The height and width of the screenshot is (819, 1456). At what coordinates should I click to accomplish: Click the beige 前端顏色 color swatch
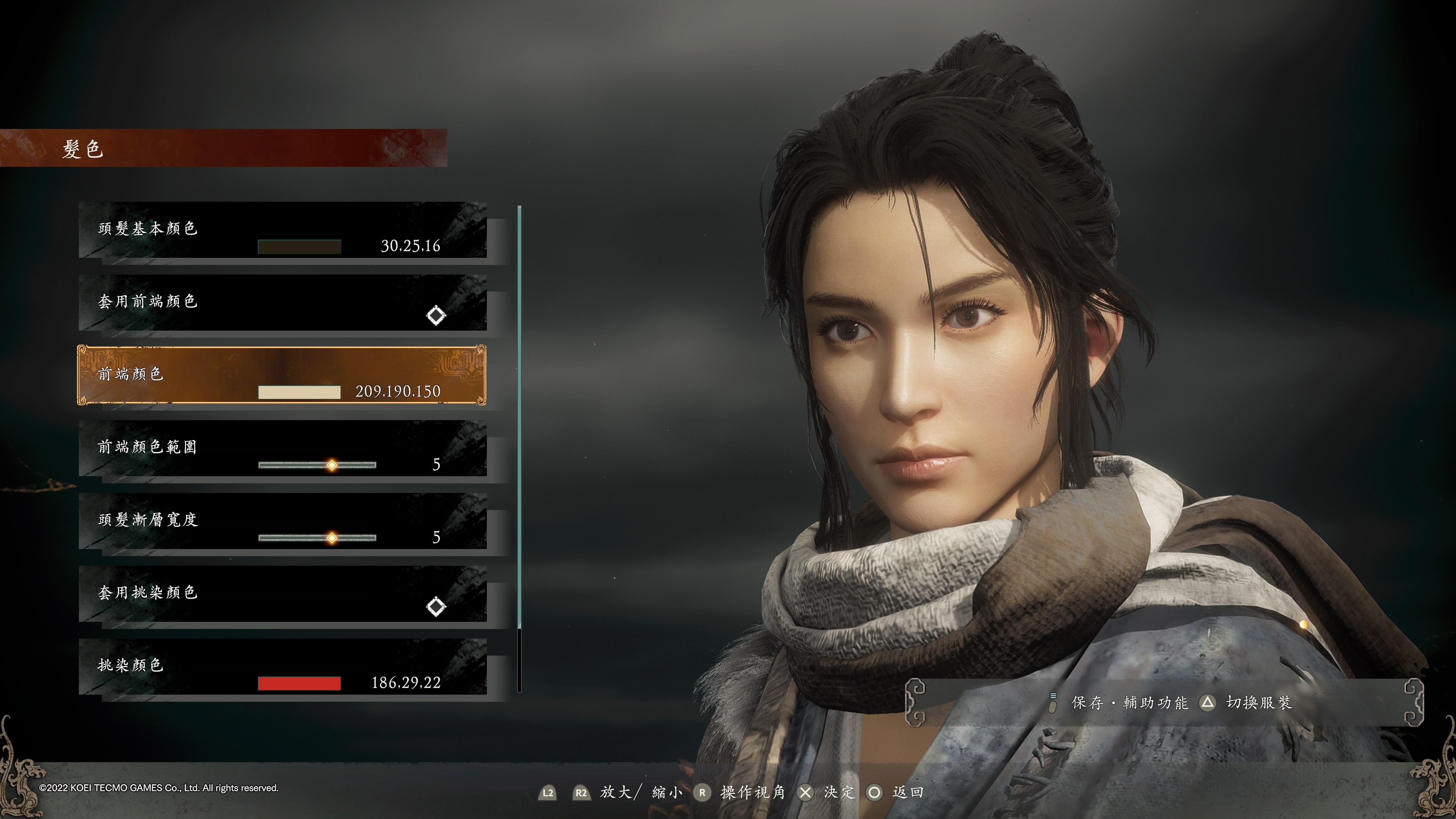[299, 392]
